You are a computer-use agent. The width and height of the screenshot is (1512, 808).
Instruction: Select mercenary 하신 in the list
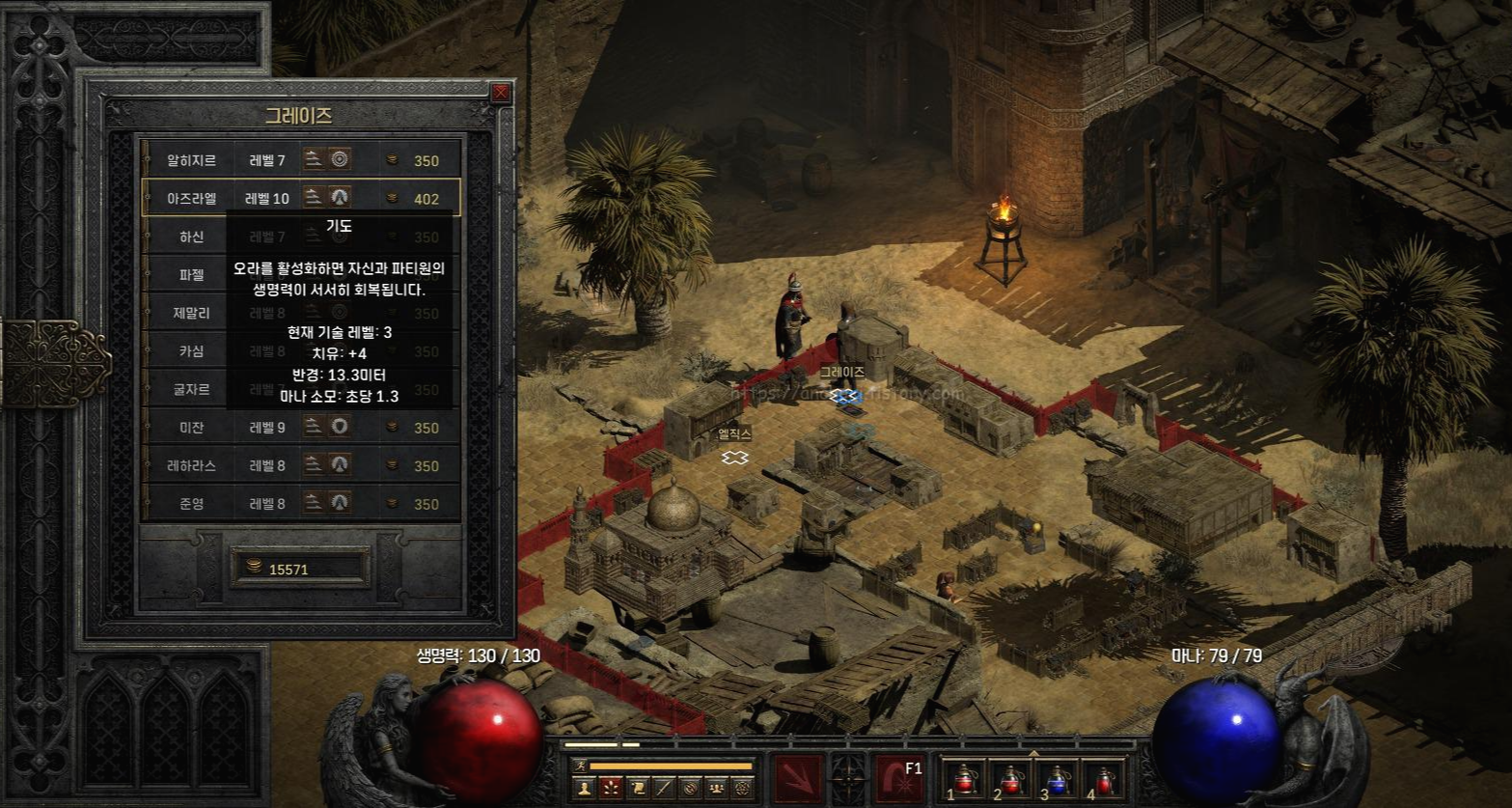[192, 237]
